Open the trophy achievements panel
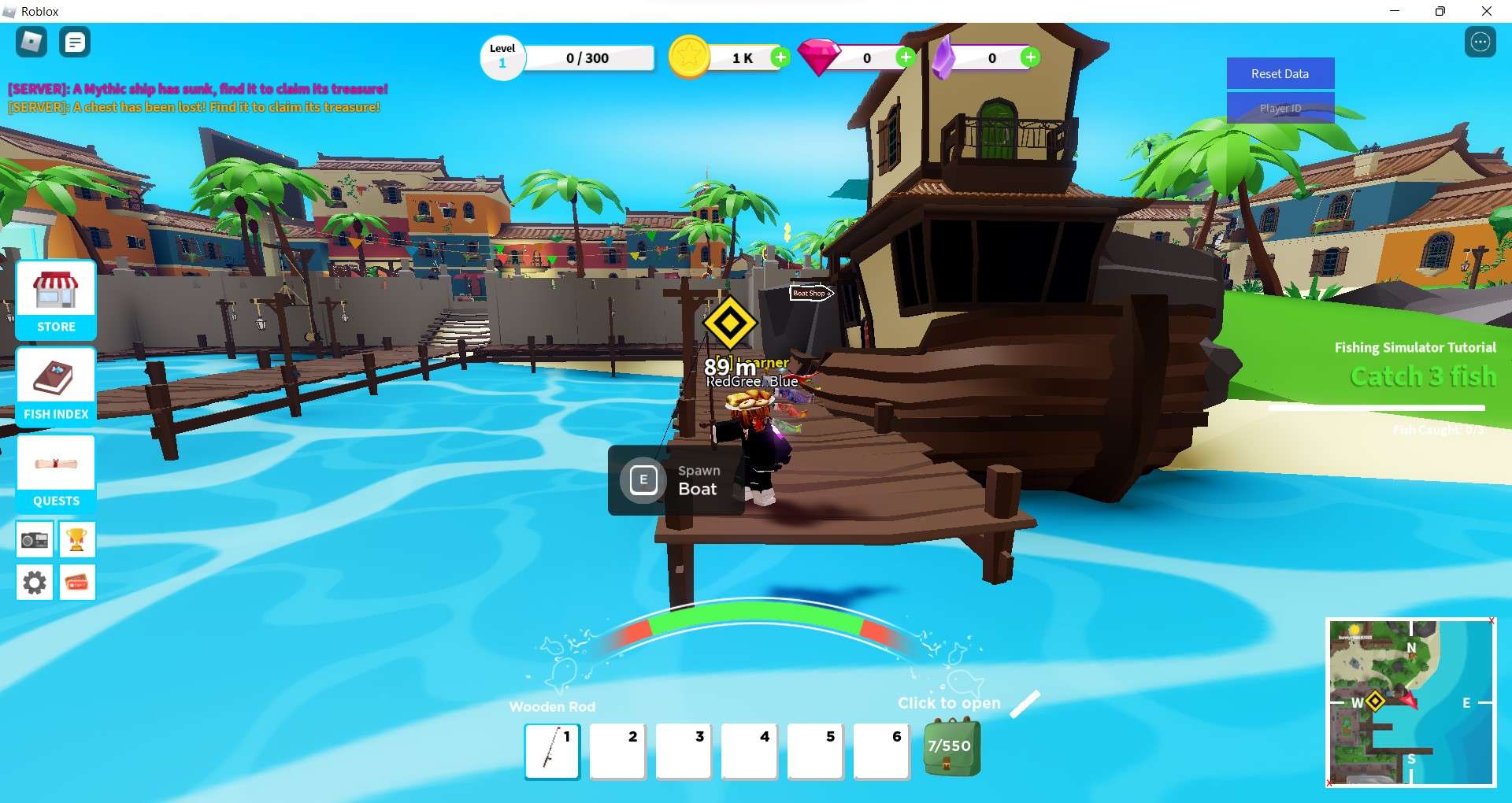Image resolution: width=1512 pixels, height=803 pixels. click(77, 539)
